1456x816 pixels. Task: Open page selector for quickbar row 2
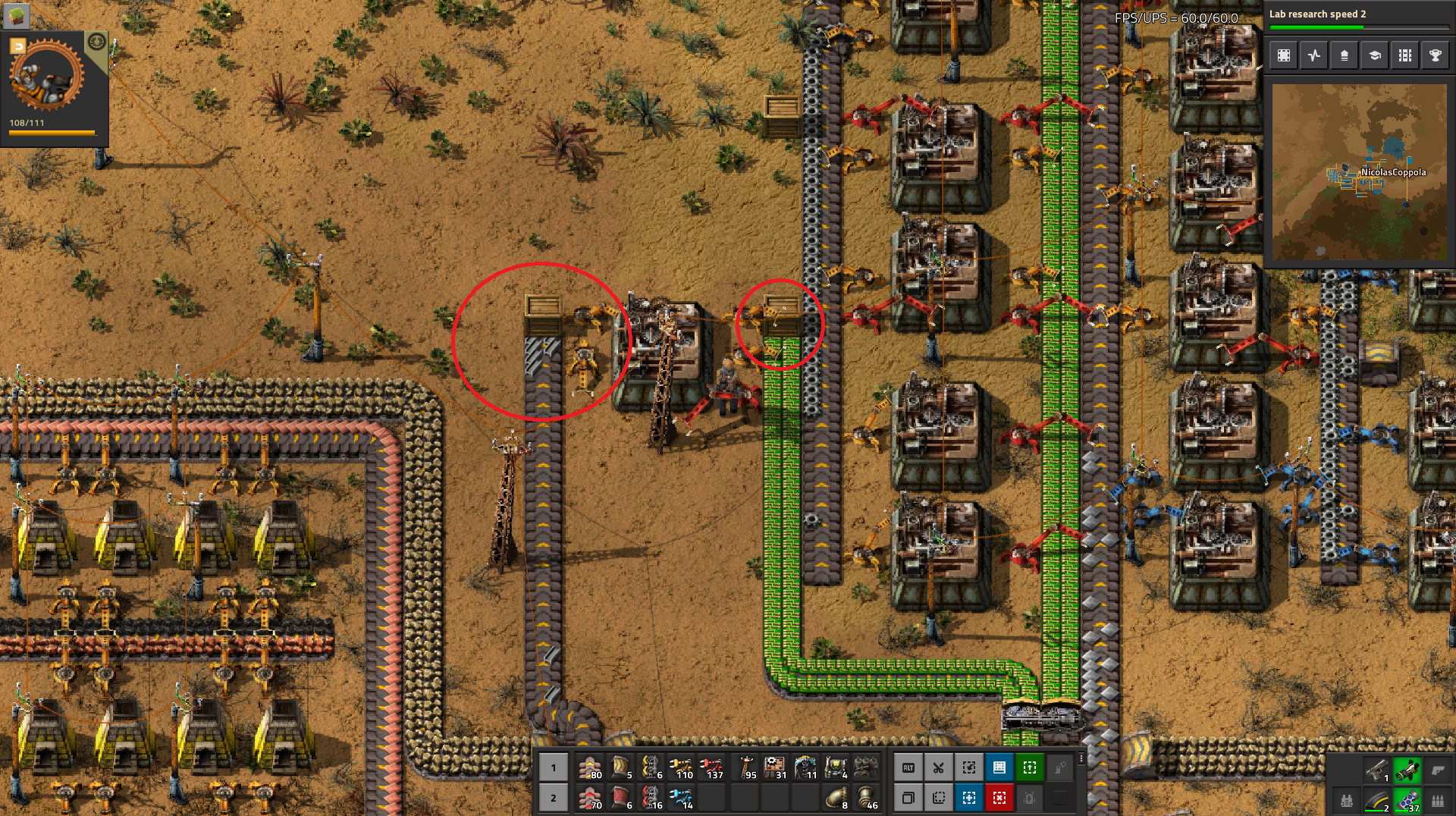tap(554, 797)
